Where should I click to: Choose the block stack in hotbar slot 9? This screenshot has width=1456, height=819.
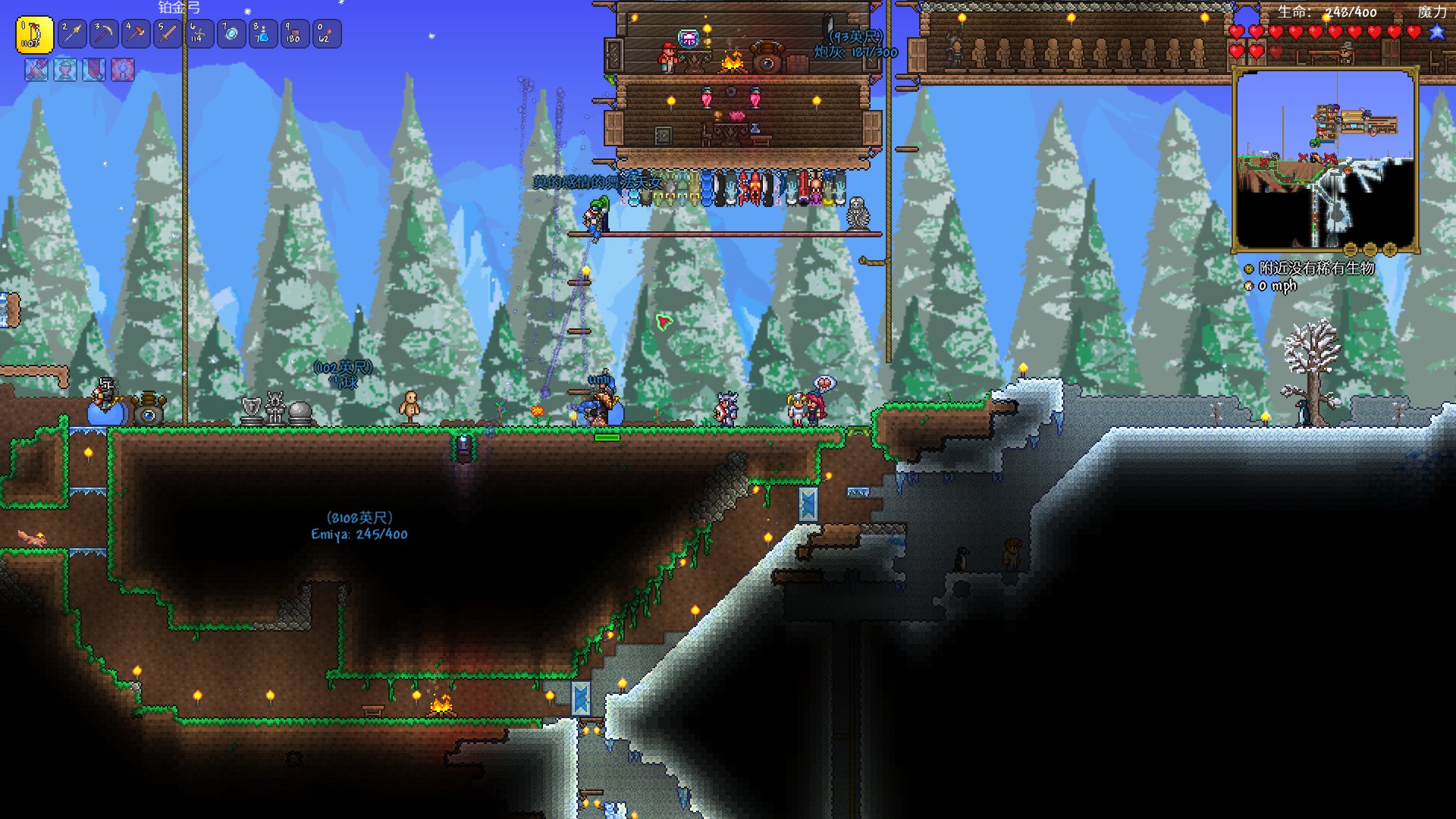point(294,34)
